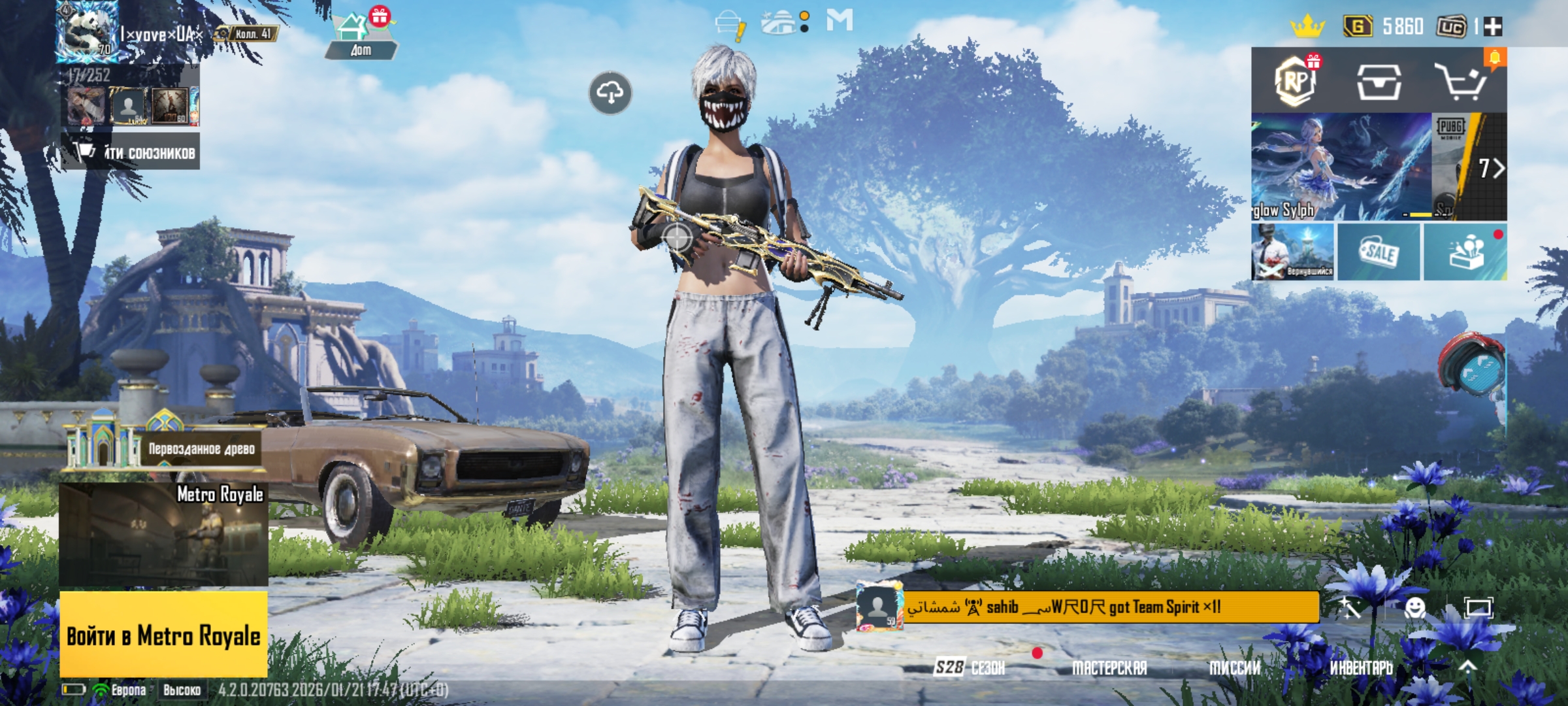This screenshot has height=706, width=1568.
Task: Open the supply crate icon
Action: (1379, 82)
